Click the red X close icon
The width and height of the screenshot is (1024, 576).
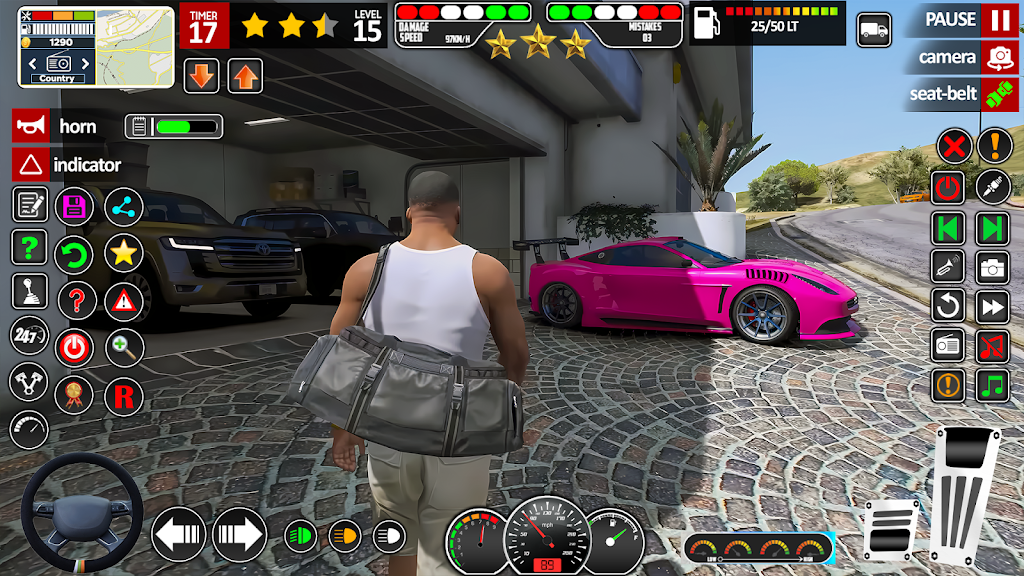(954, 148)
